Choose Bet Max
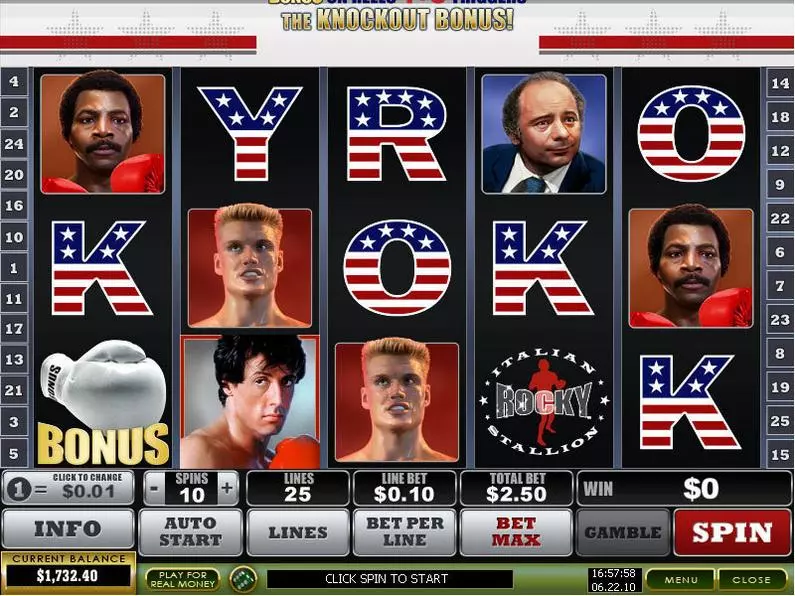 [515, 532]
